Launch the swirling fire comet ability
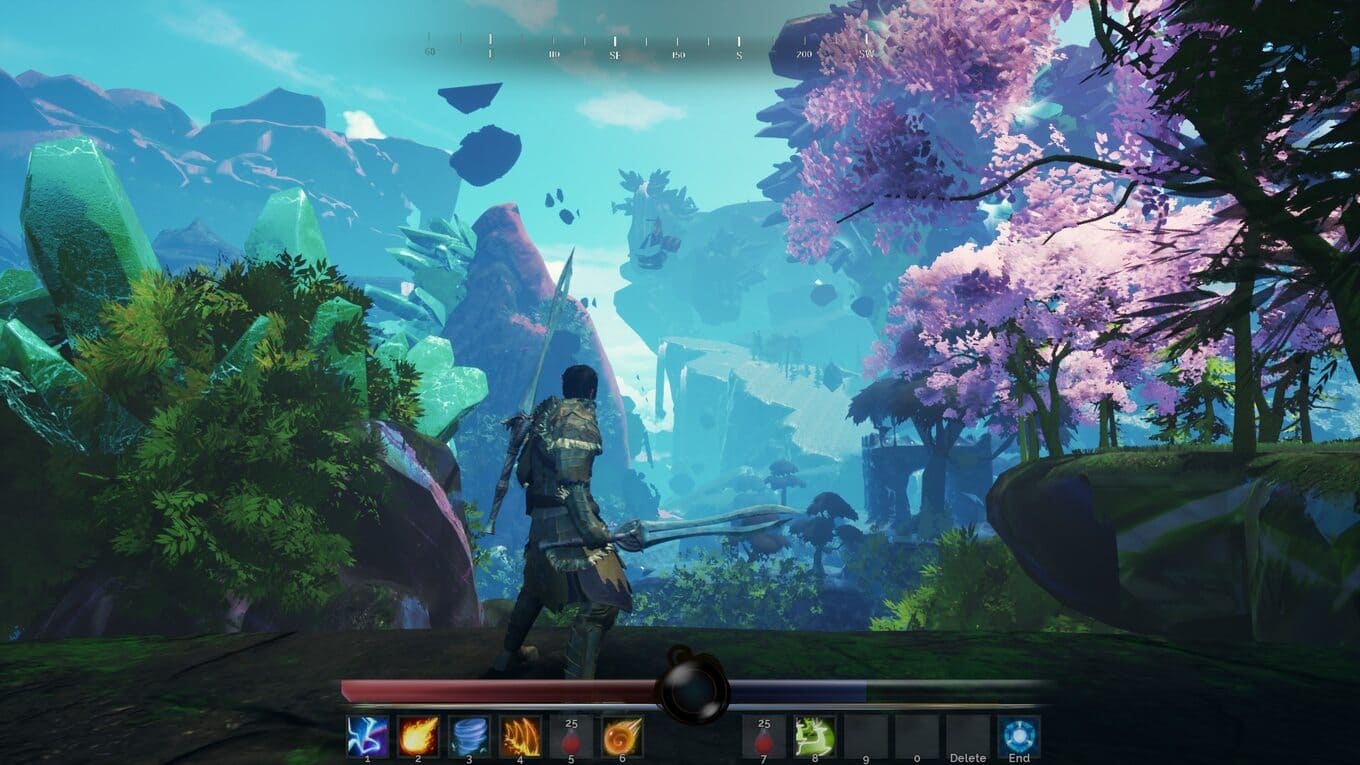This screenshot has height=765, width=1360. 622,736
